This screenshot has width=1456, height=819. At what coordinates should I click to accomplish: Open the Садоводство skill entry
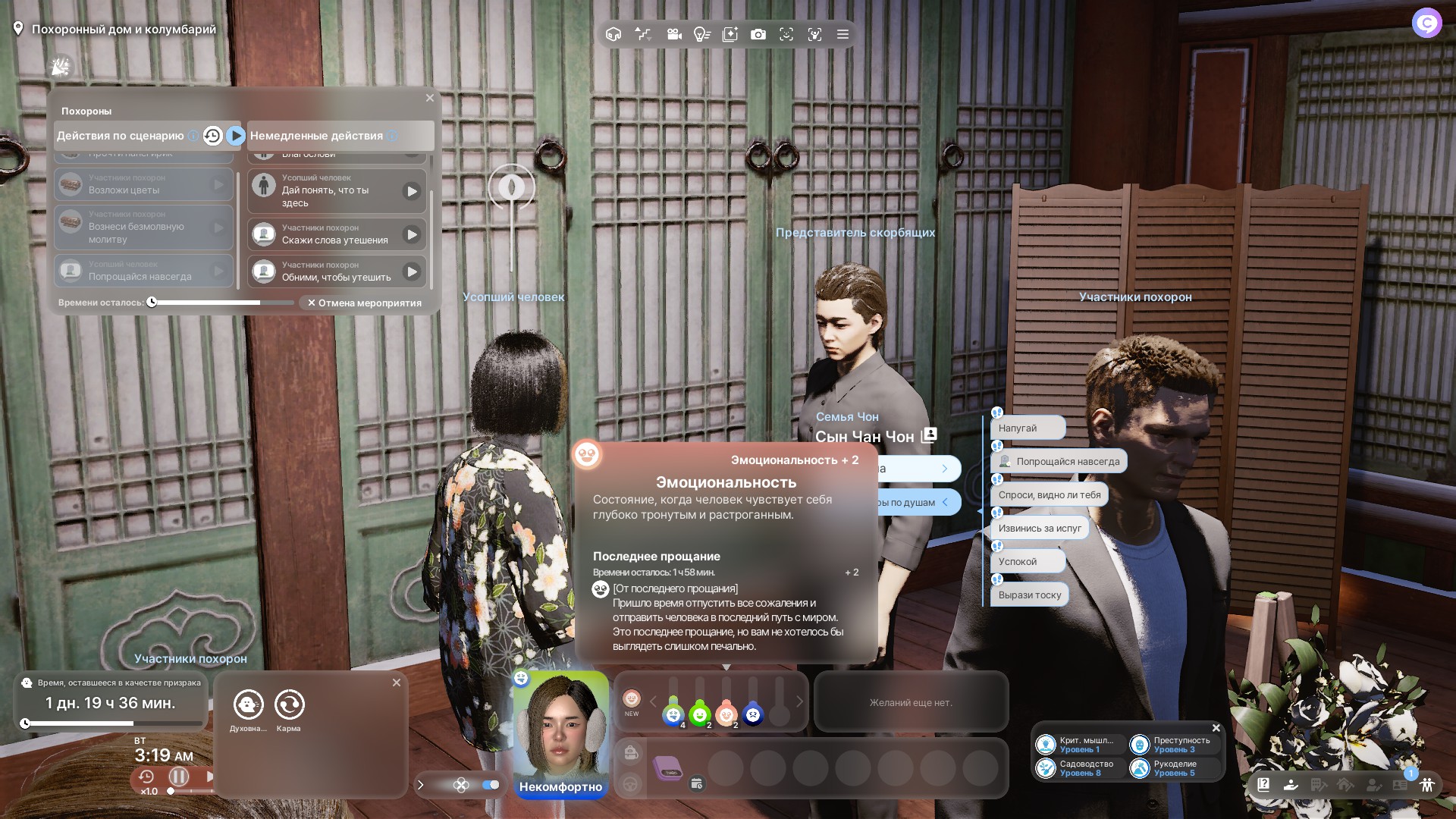tap(1079, 768)
